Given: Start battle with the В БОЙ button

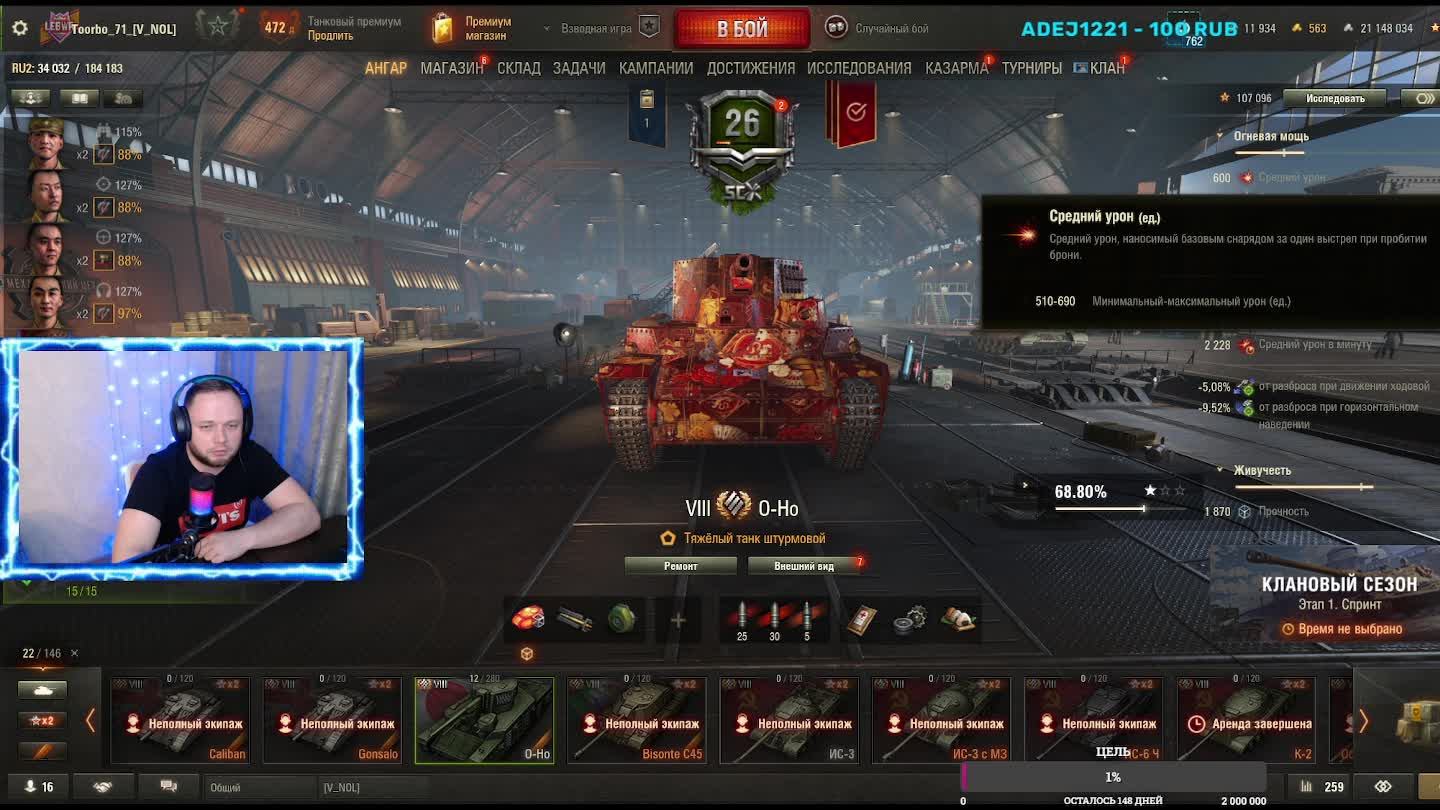Looking at the screenshot, I should 742,29.
